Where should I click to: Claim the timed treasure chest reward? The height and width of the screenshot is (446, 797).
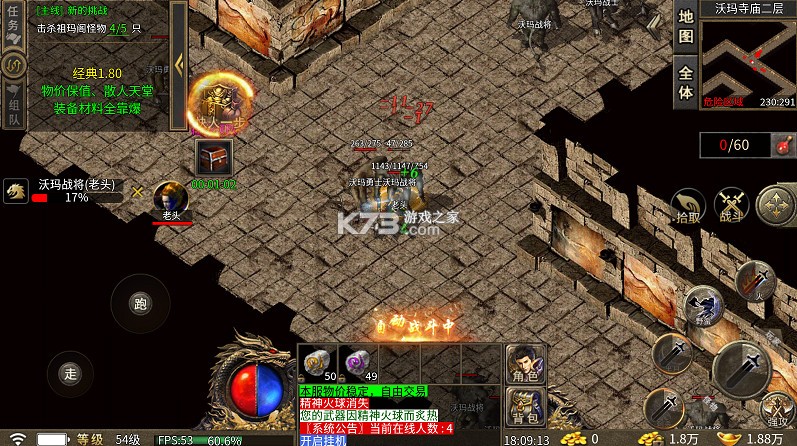coord(213,157)
